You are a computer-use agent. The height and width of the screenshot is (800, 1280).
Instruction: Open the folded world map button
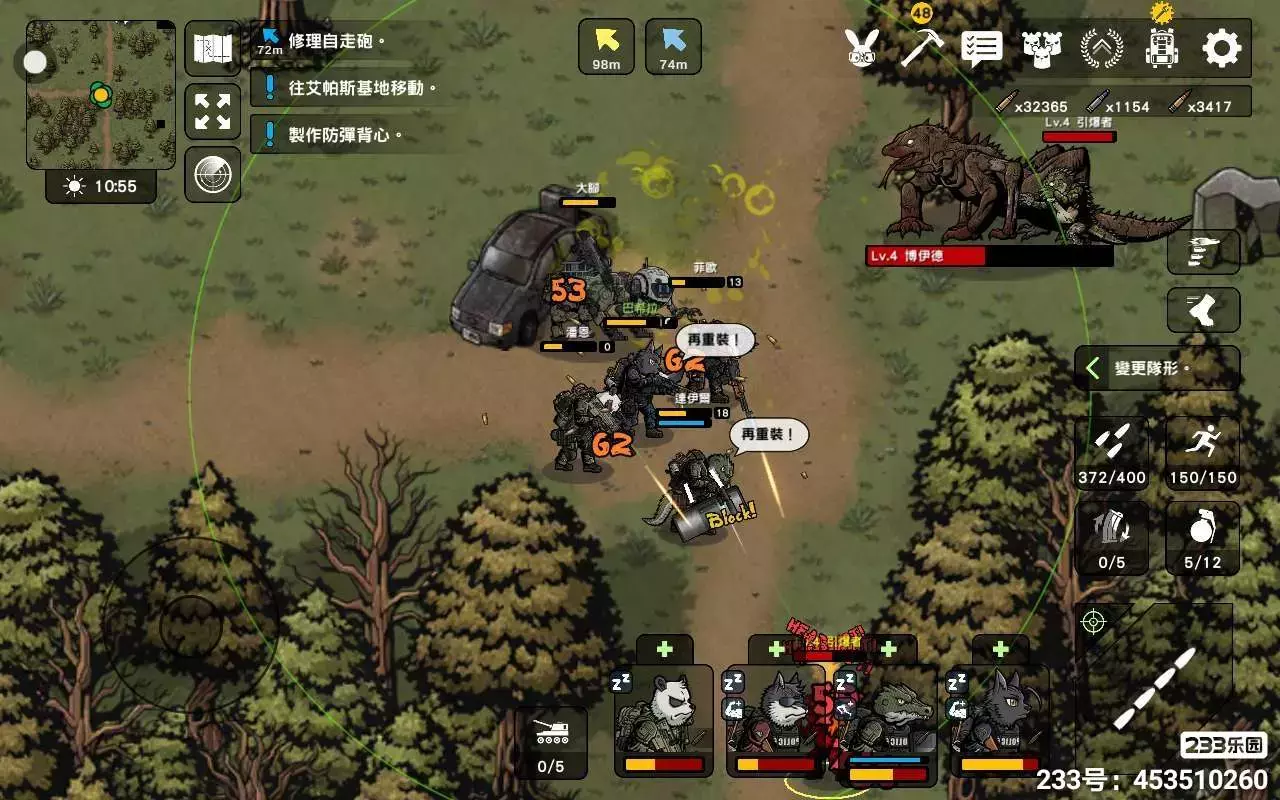coord(212,48)
